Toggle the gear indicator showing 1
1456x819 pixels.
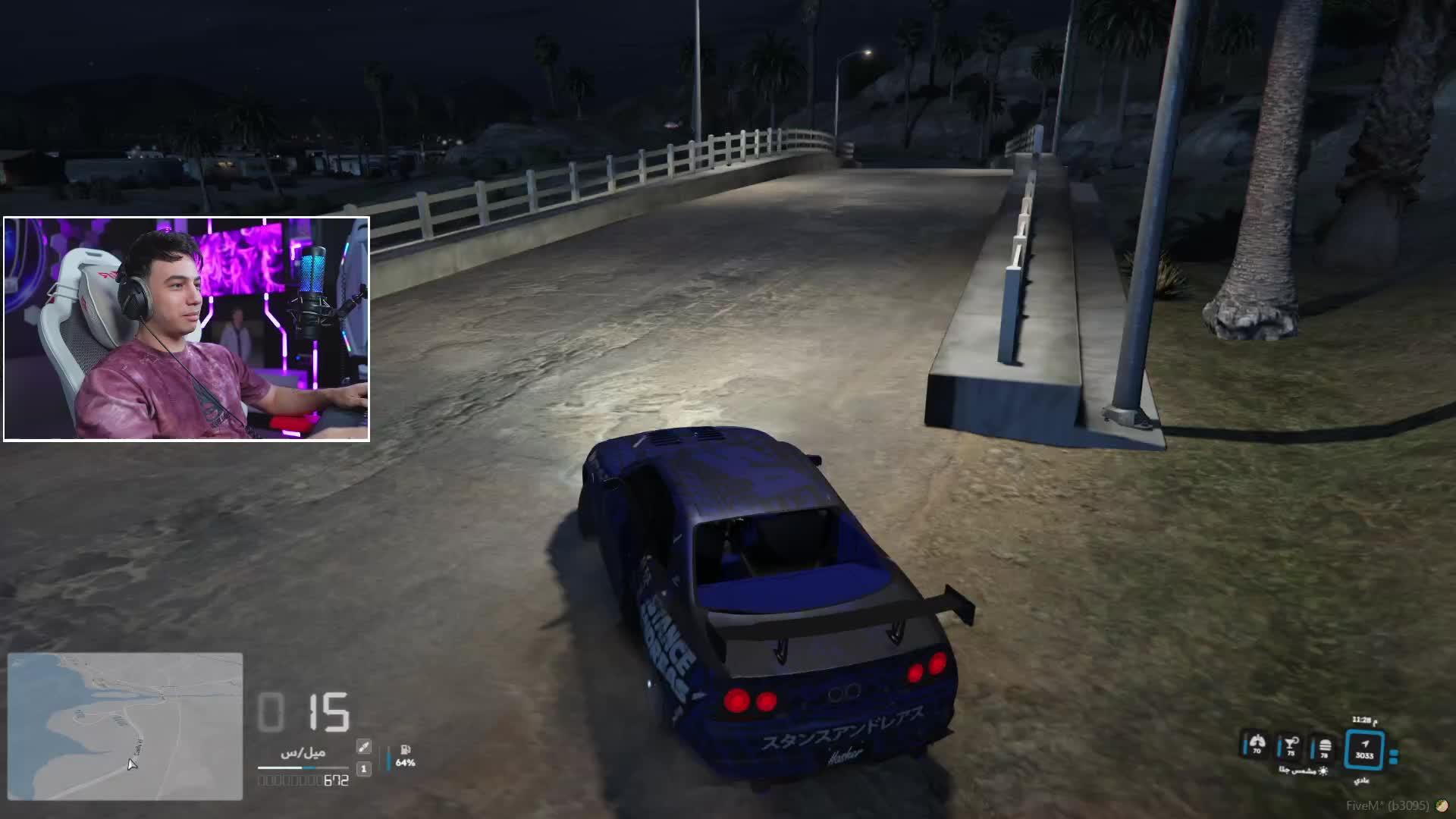pyautogui.click(x=364, y=769)
